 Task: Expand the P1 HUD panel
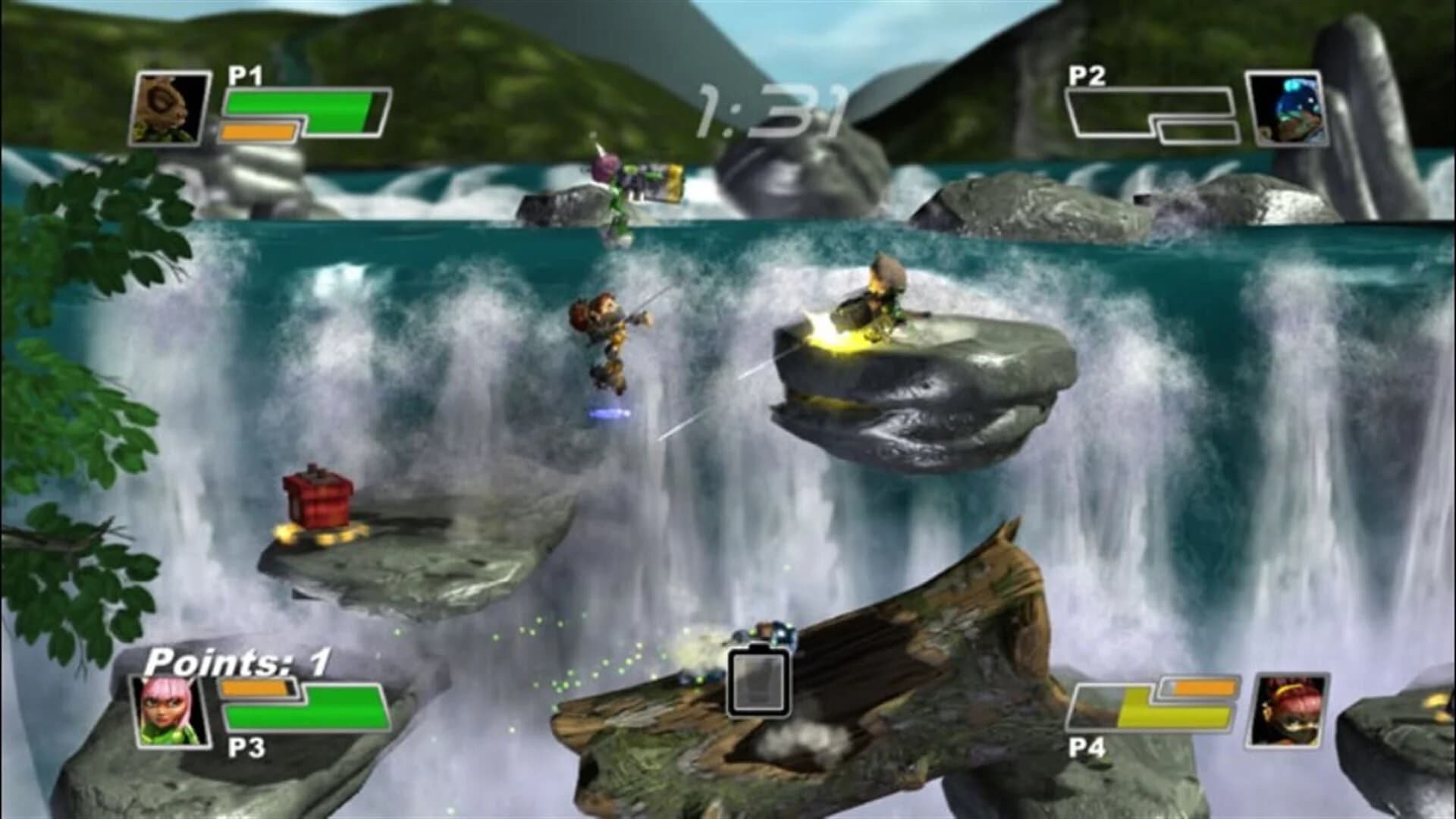(x=265, y=106)
